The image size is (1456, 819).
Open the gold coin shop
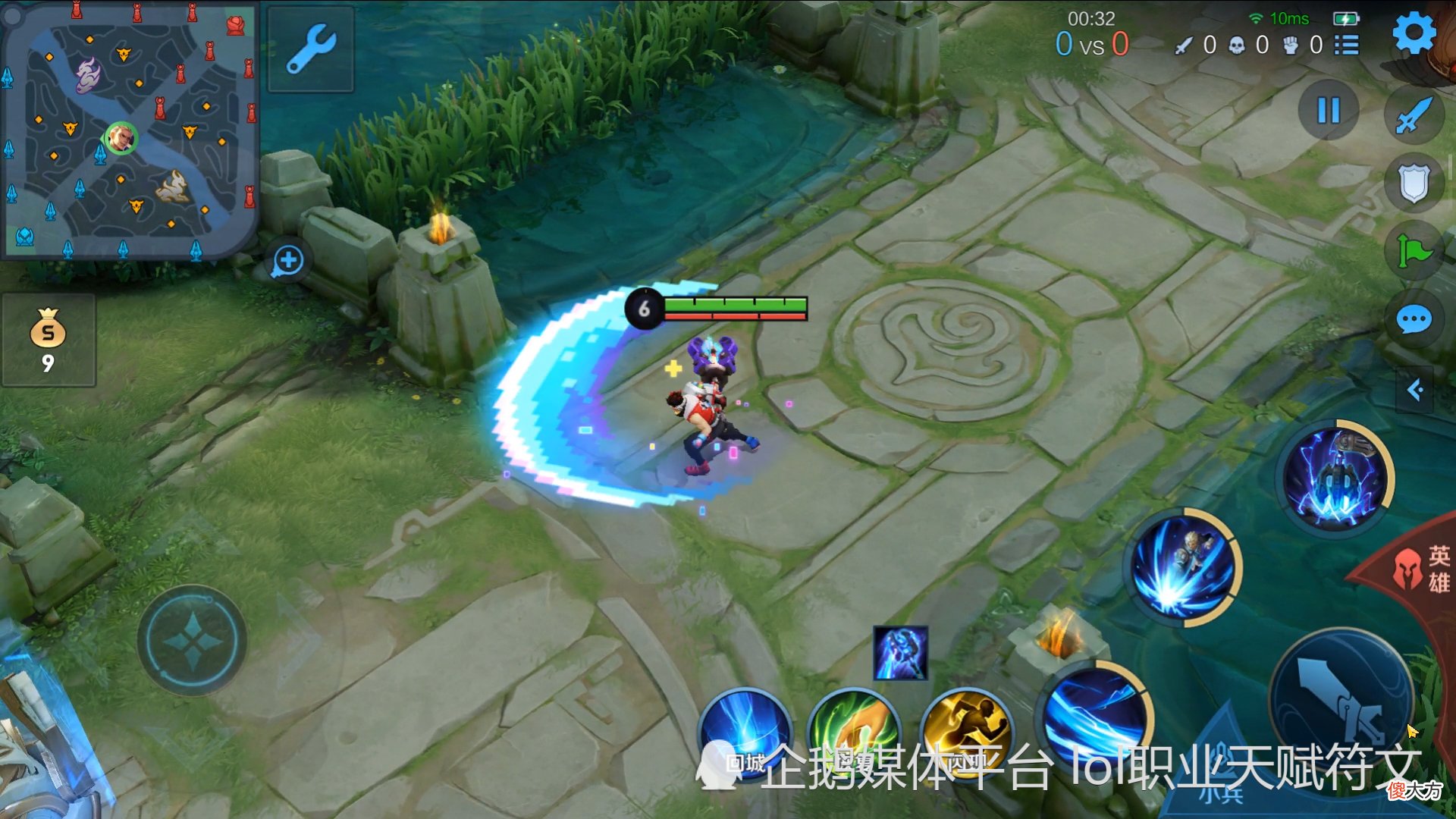pyautogui.click(x=49, y=340)
